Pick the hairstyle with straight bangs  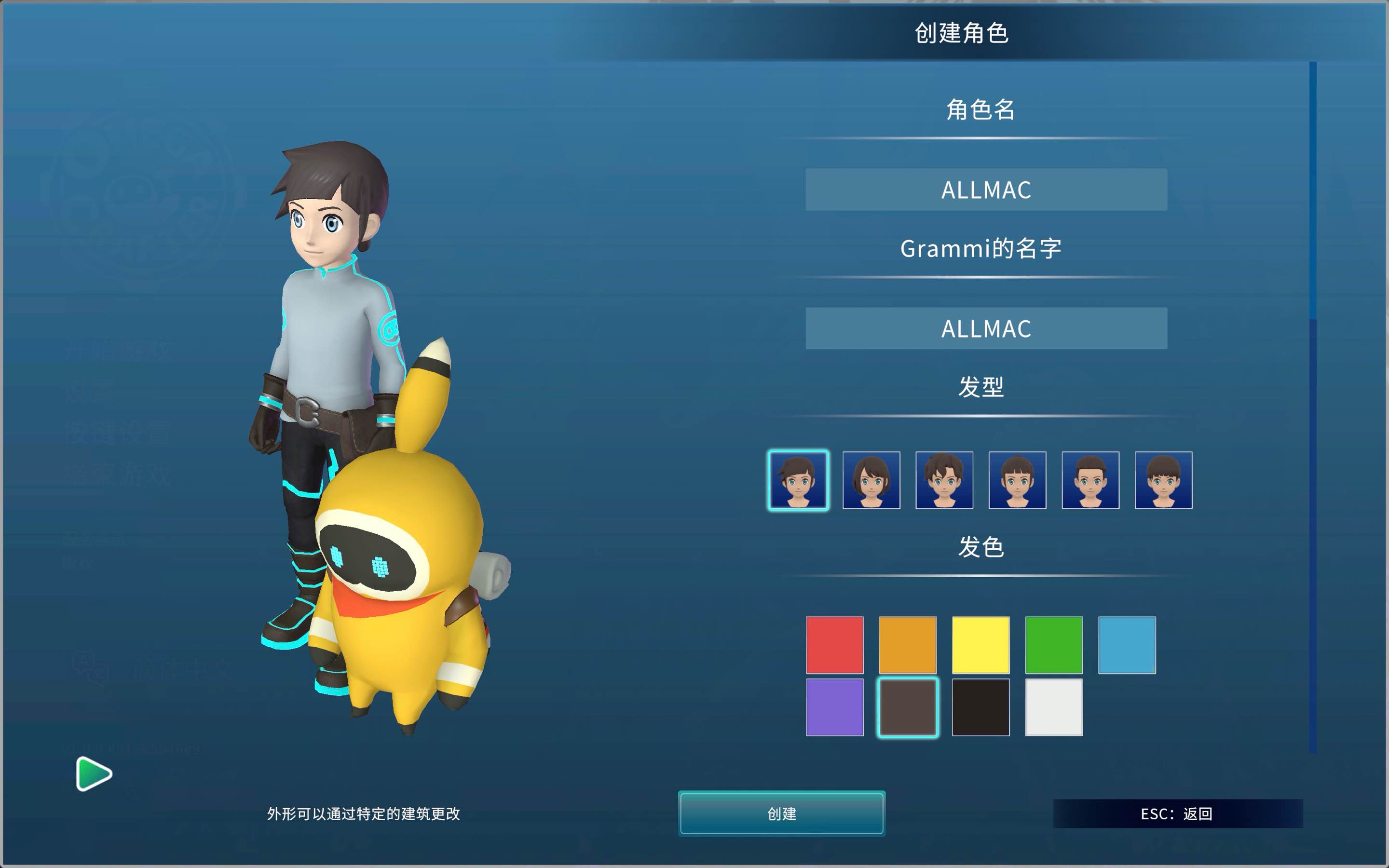pyautogui.click(x=1017, y=480)
